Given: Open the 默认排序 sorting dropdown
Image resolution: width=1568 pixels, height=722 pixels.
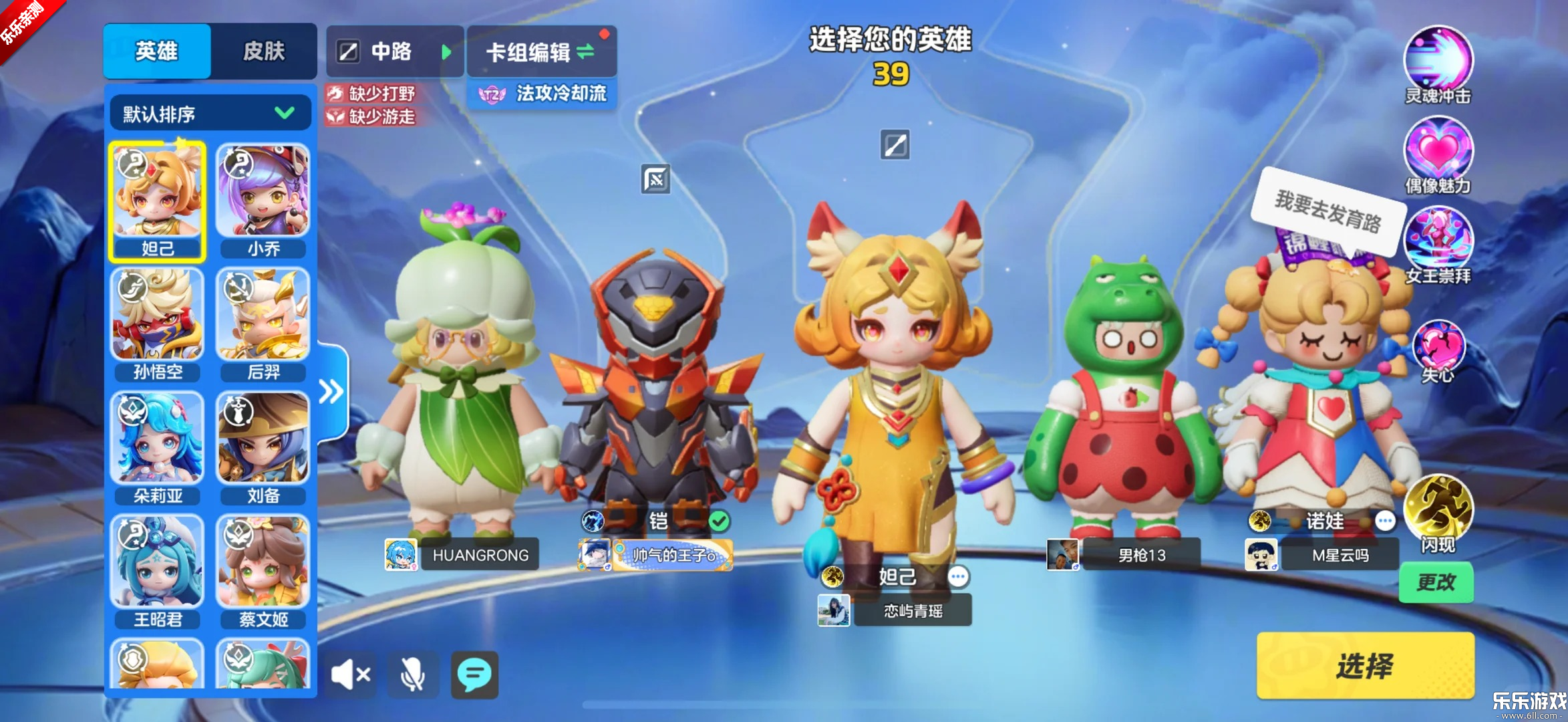Looking at the screenshot, I should coord(209,112).
